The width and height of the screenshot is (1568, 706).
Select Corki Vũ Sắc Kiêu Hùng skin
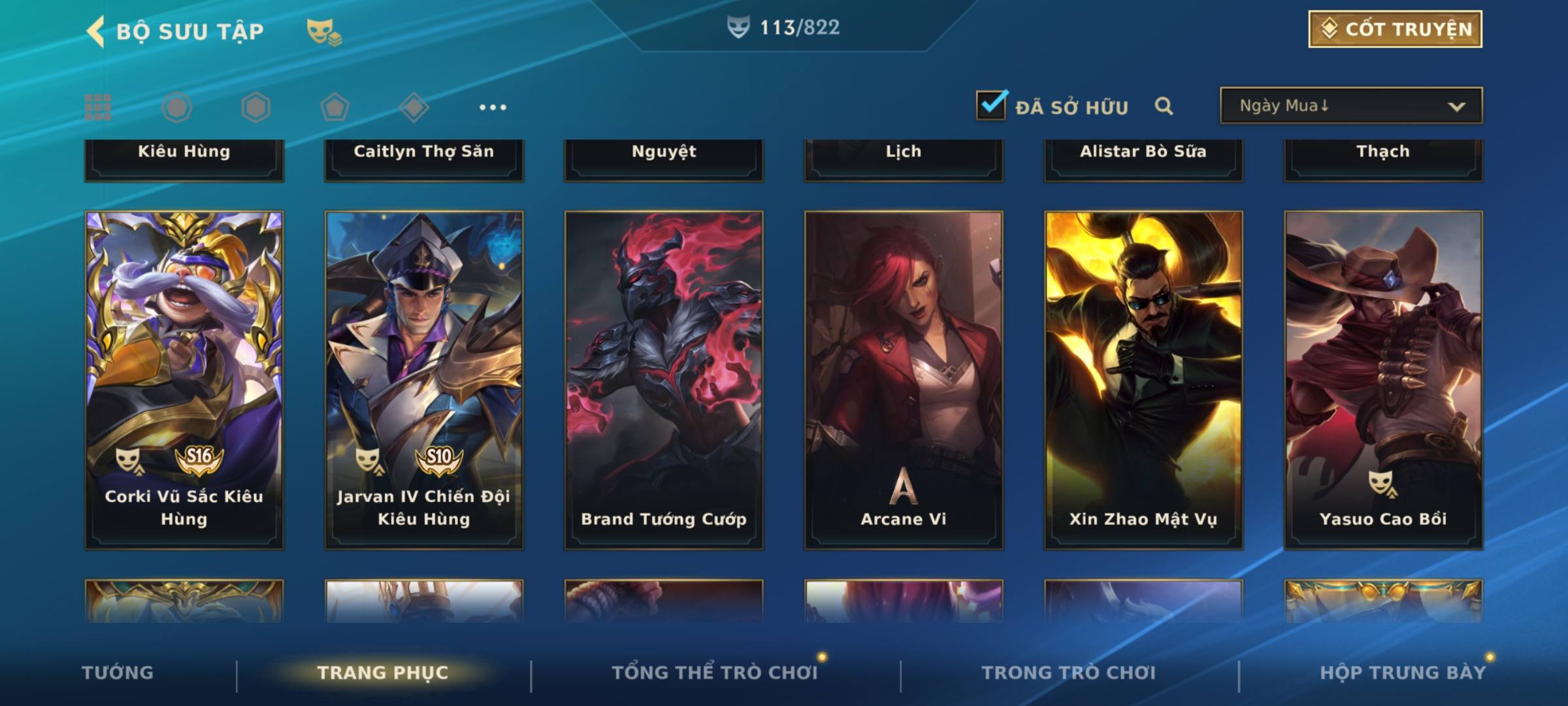pos(184,379)
